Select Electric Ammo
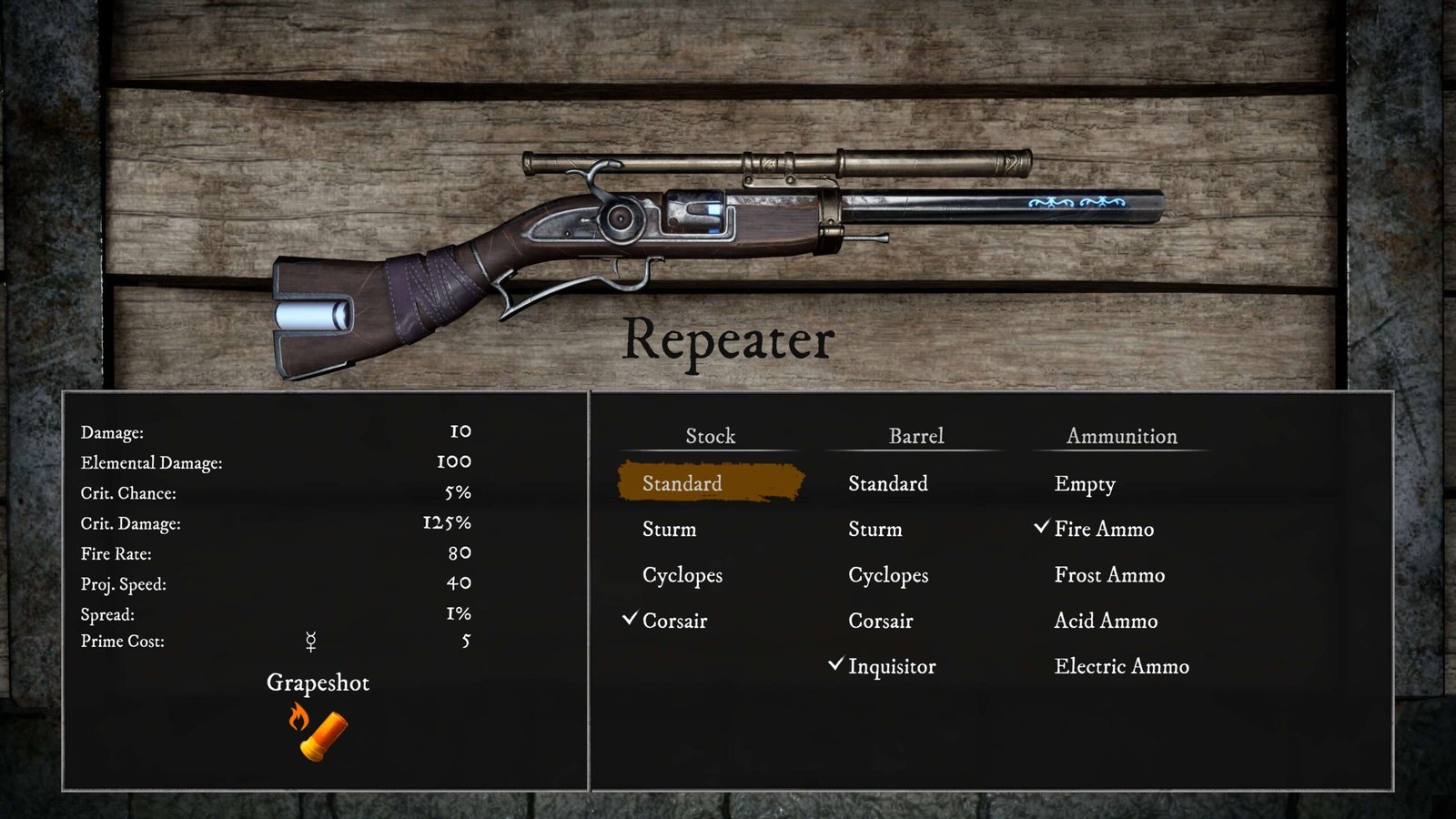1456x819 pixels. (1121, 666)
